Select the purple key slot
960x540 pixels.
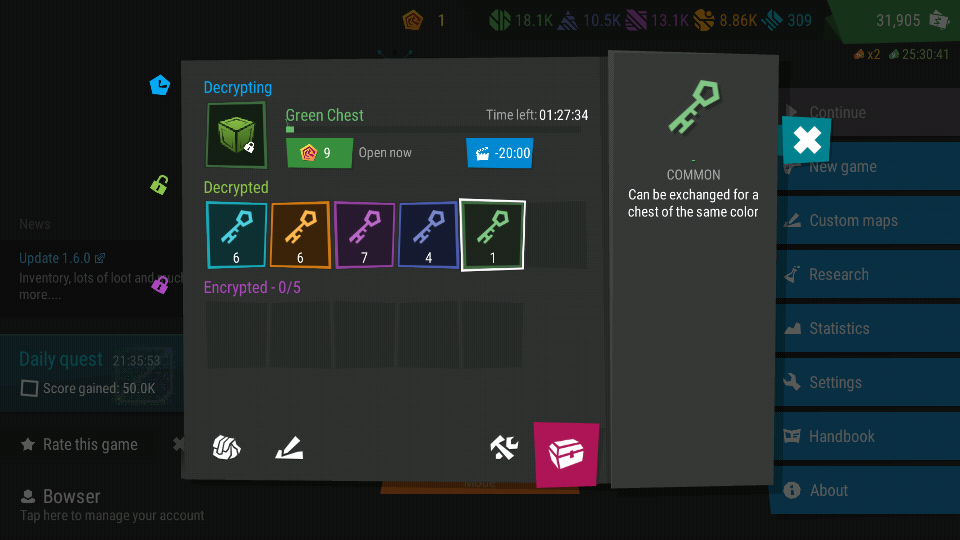point(364,235)
